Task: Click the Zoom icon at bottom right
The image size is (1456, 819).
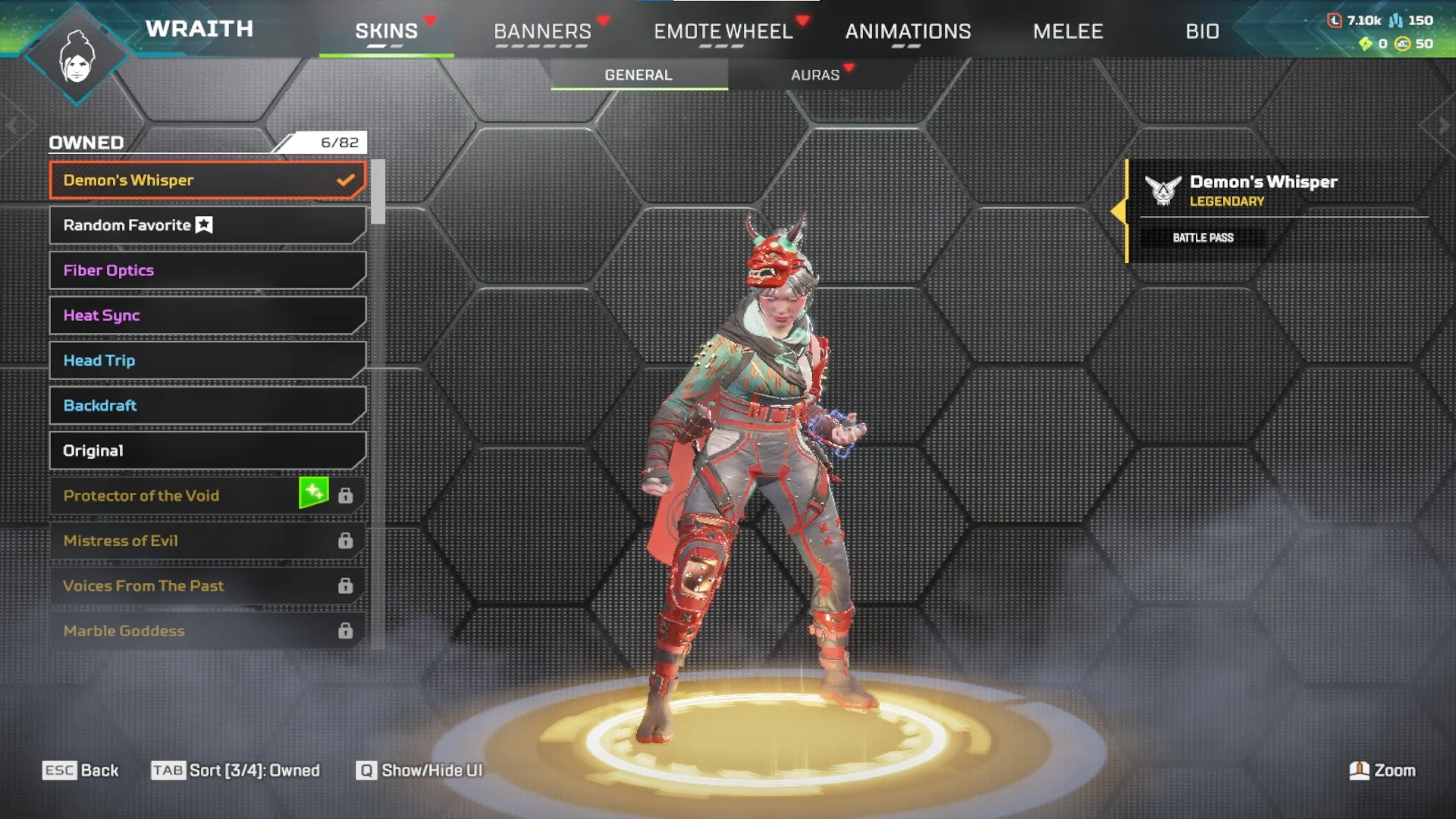Action: pos(1360,770)
